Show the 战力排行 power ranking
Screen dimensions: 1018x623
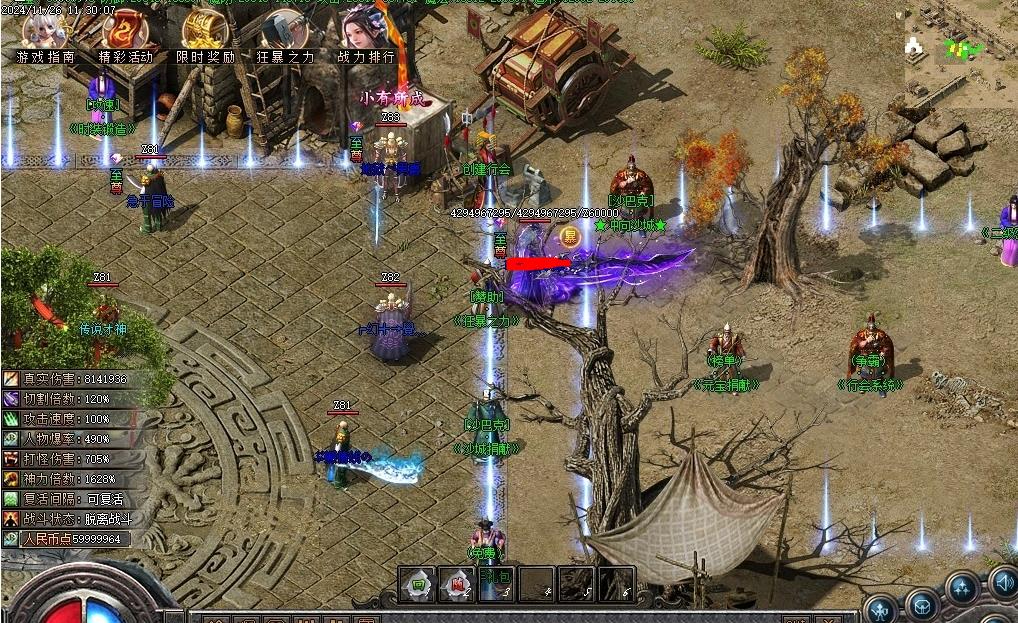(x=365, y=34)
